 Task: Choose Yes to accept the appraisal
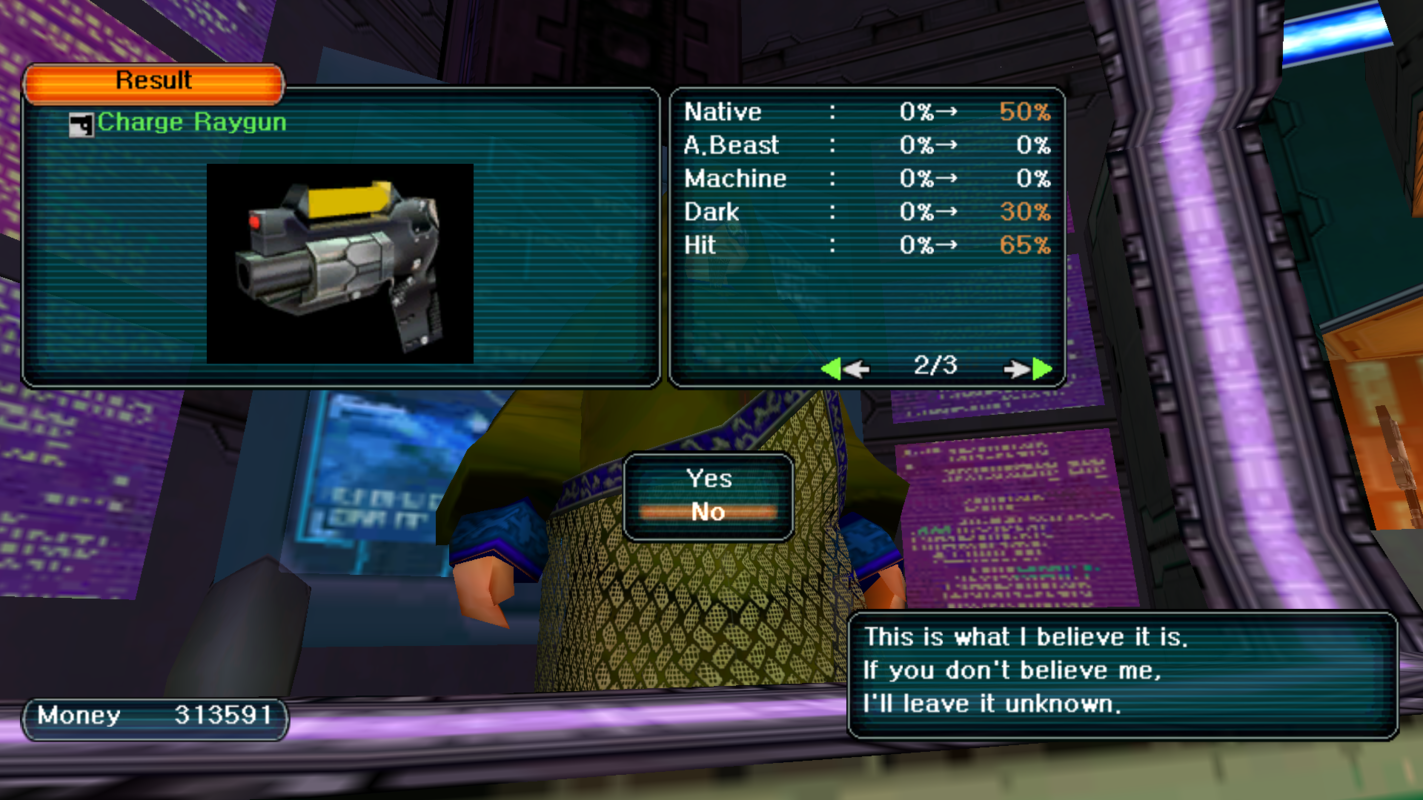pyautogui.click(x=708, y=479)
